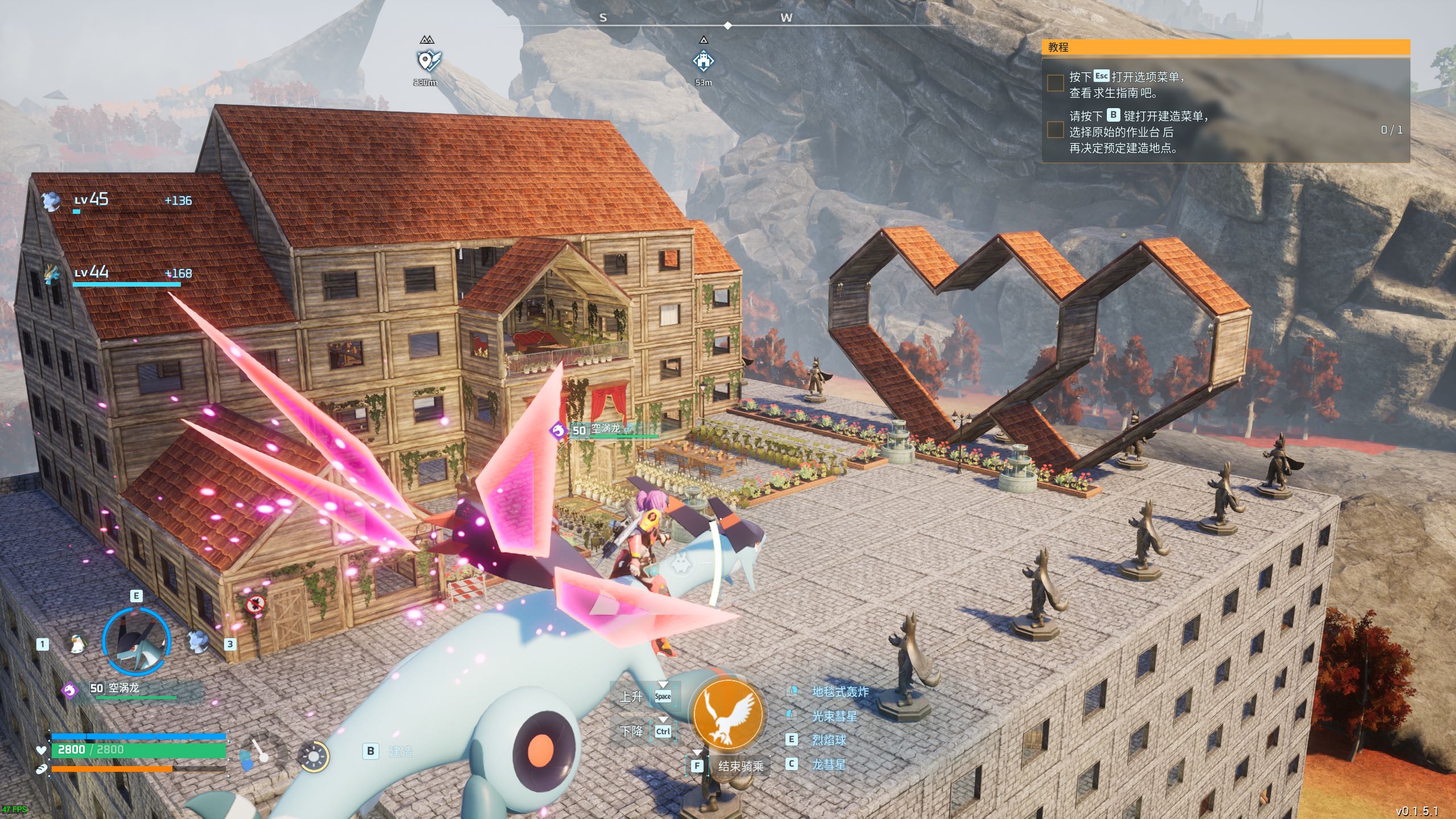Activate the 地毯式轰炸 skill
Viewport: 1456px width, 819px height.
click(839, 692)
